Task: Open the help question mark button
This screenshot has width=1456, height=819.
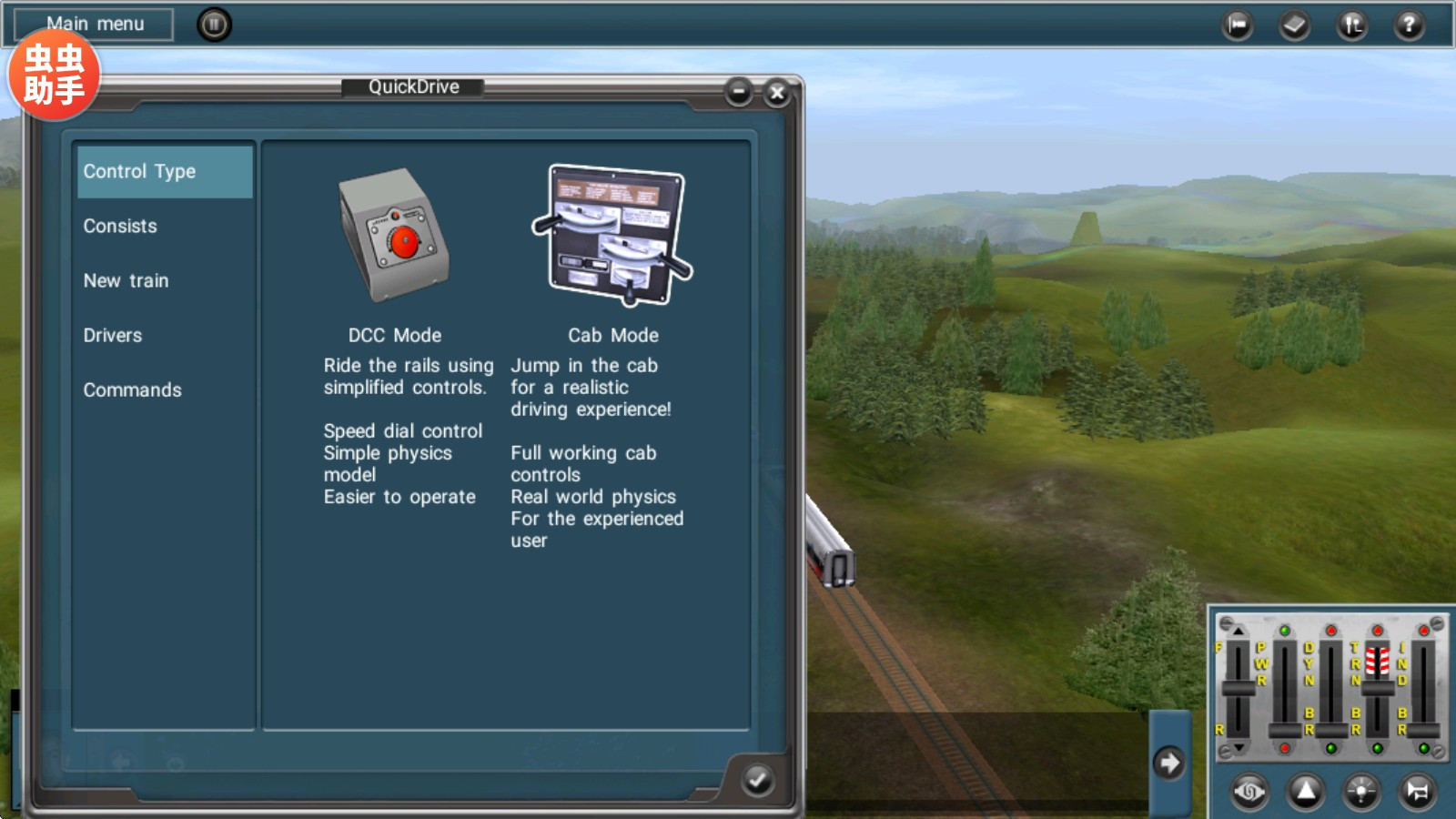Action: [1409, 25]
